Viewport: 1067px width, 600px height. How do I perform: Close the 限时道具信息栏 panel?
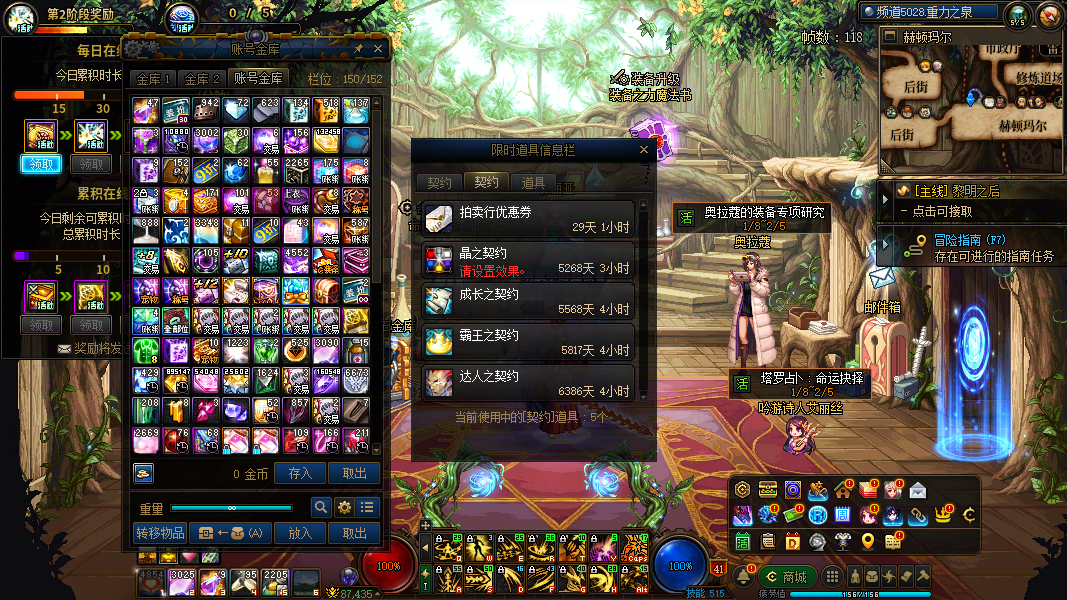coord(645,150)
